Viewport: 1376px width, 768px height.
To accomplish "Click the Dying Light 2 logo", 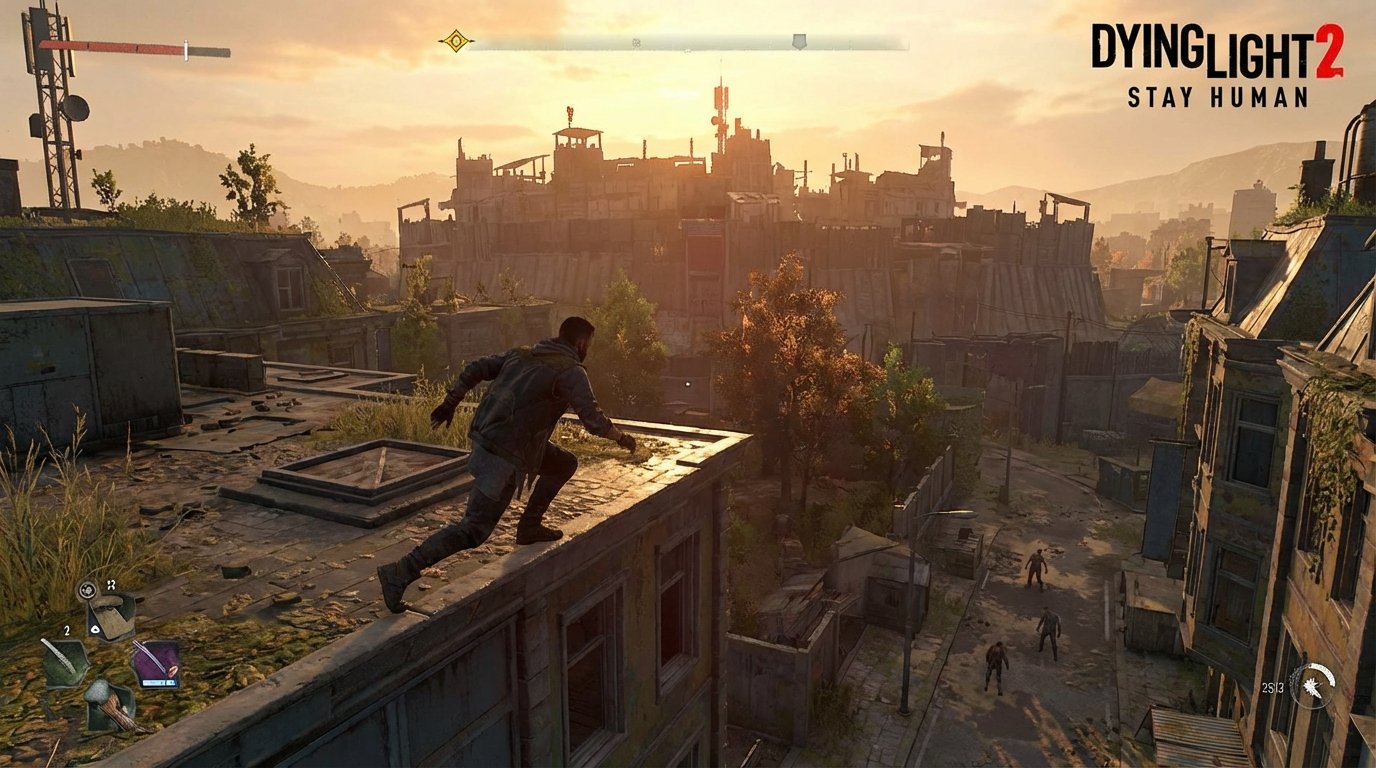I will point(1216,48).
